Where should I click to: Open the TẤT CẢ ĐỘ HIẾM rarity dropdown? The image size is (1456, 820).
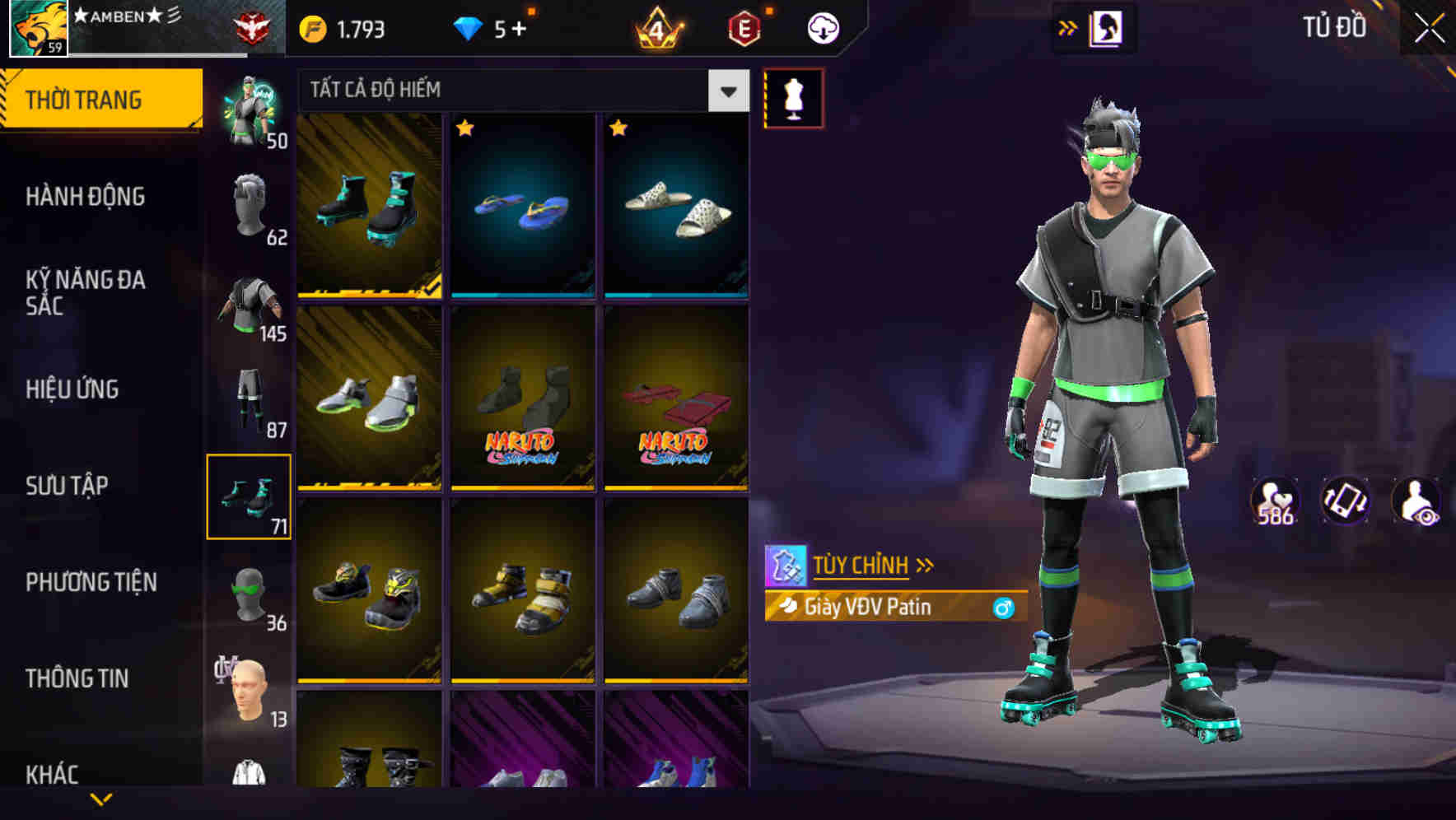tap(519, 91)
